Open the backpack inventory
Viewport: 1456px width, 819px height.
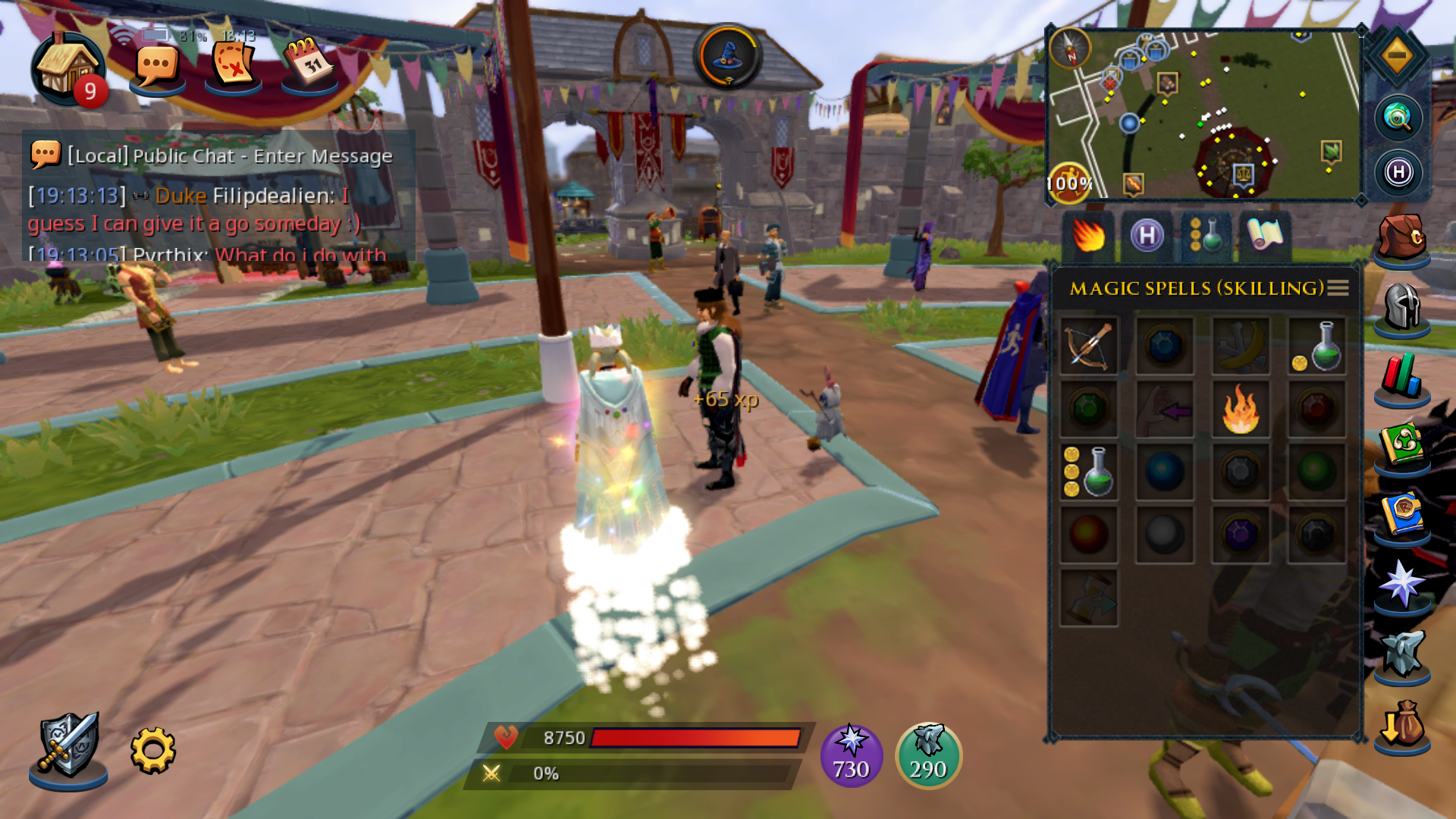coord(1402,238)
